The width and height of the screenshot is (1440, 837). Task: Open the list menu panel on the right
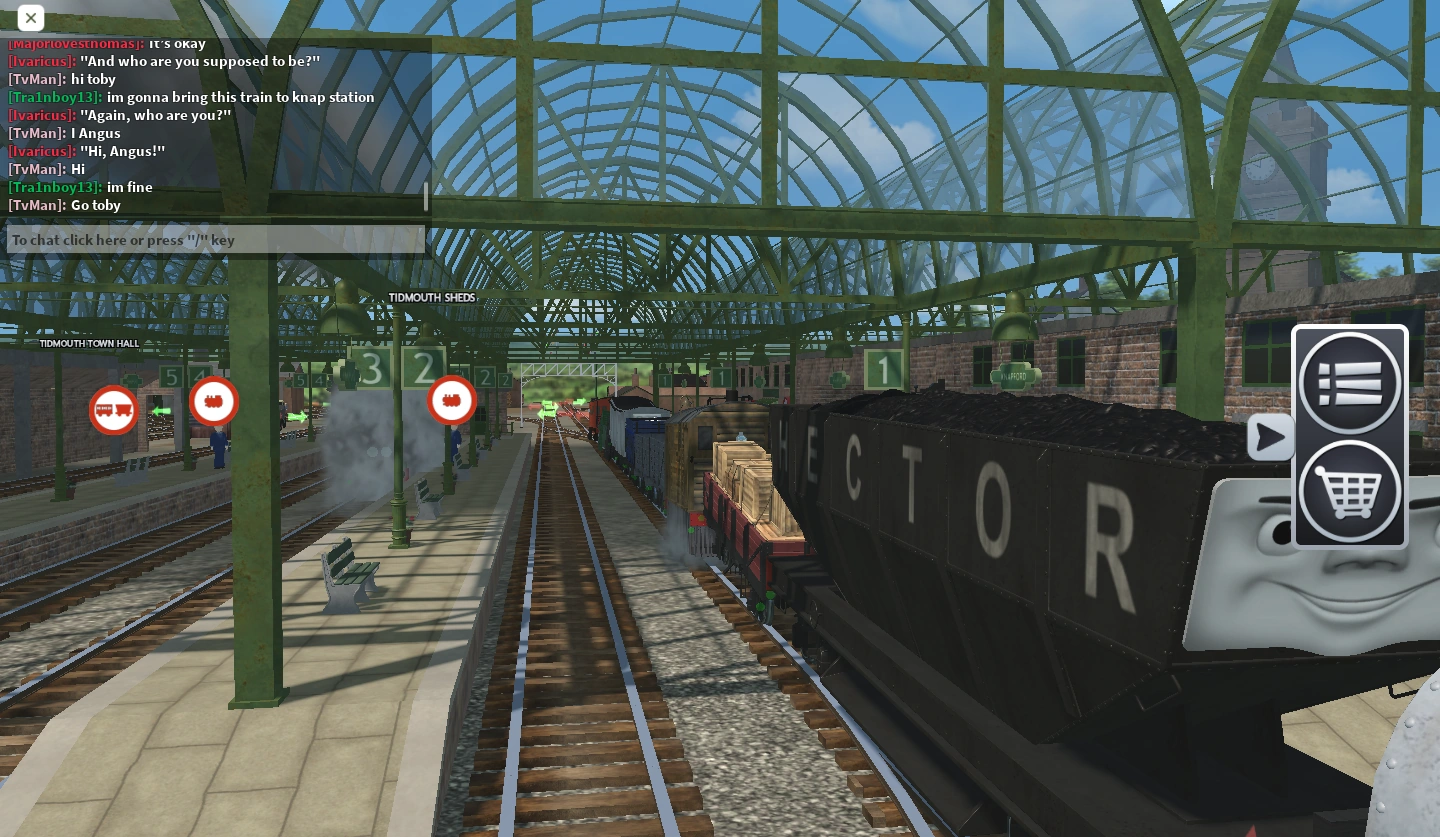tap(1349, 382)
